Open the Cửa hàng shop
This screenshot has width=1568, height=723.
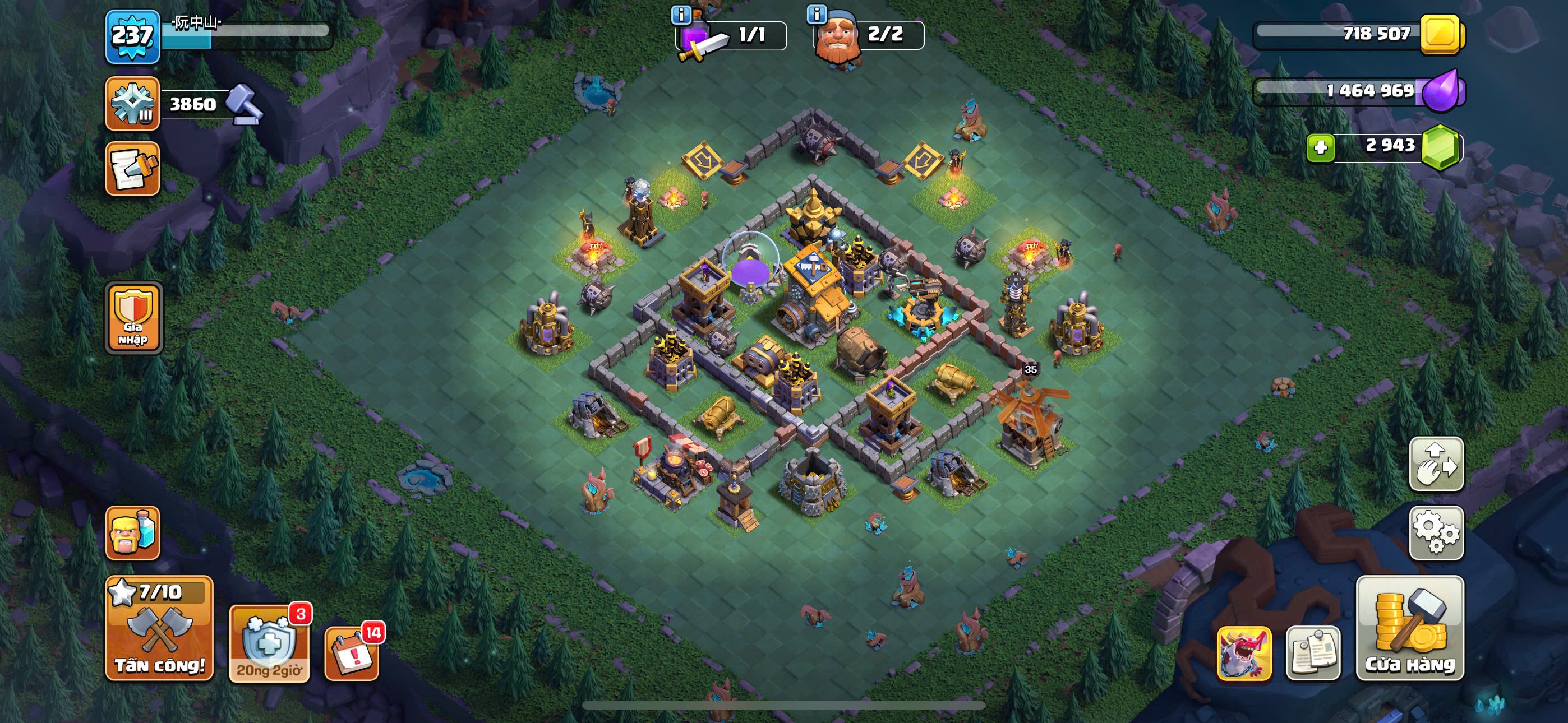pyautogui.click(x=1410, y=628)
